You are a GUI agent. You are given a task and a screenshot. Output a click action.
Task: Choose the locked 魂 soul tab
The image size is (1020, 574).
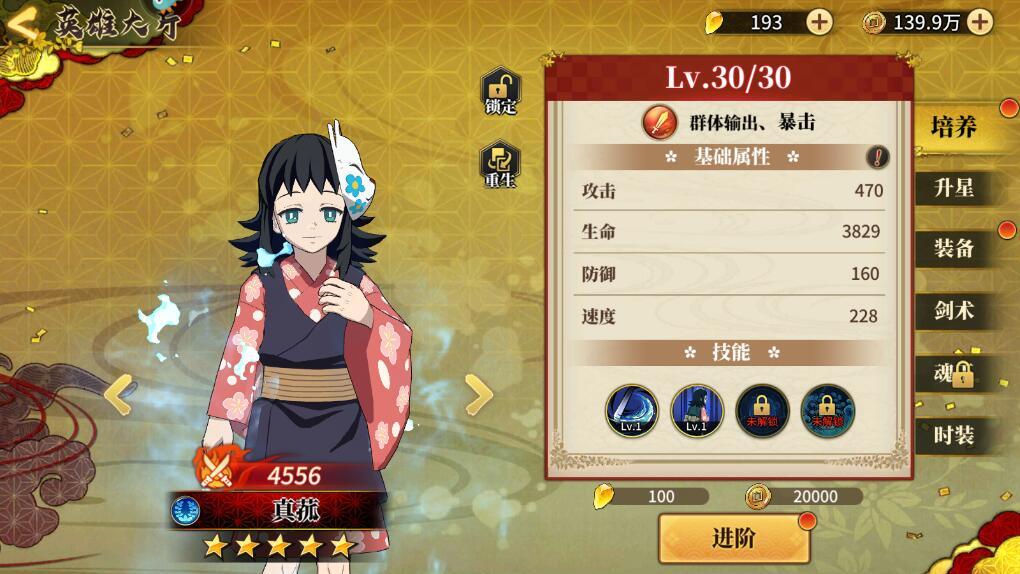954,374
